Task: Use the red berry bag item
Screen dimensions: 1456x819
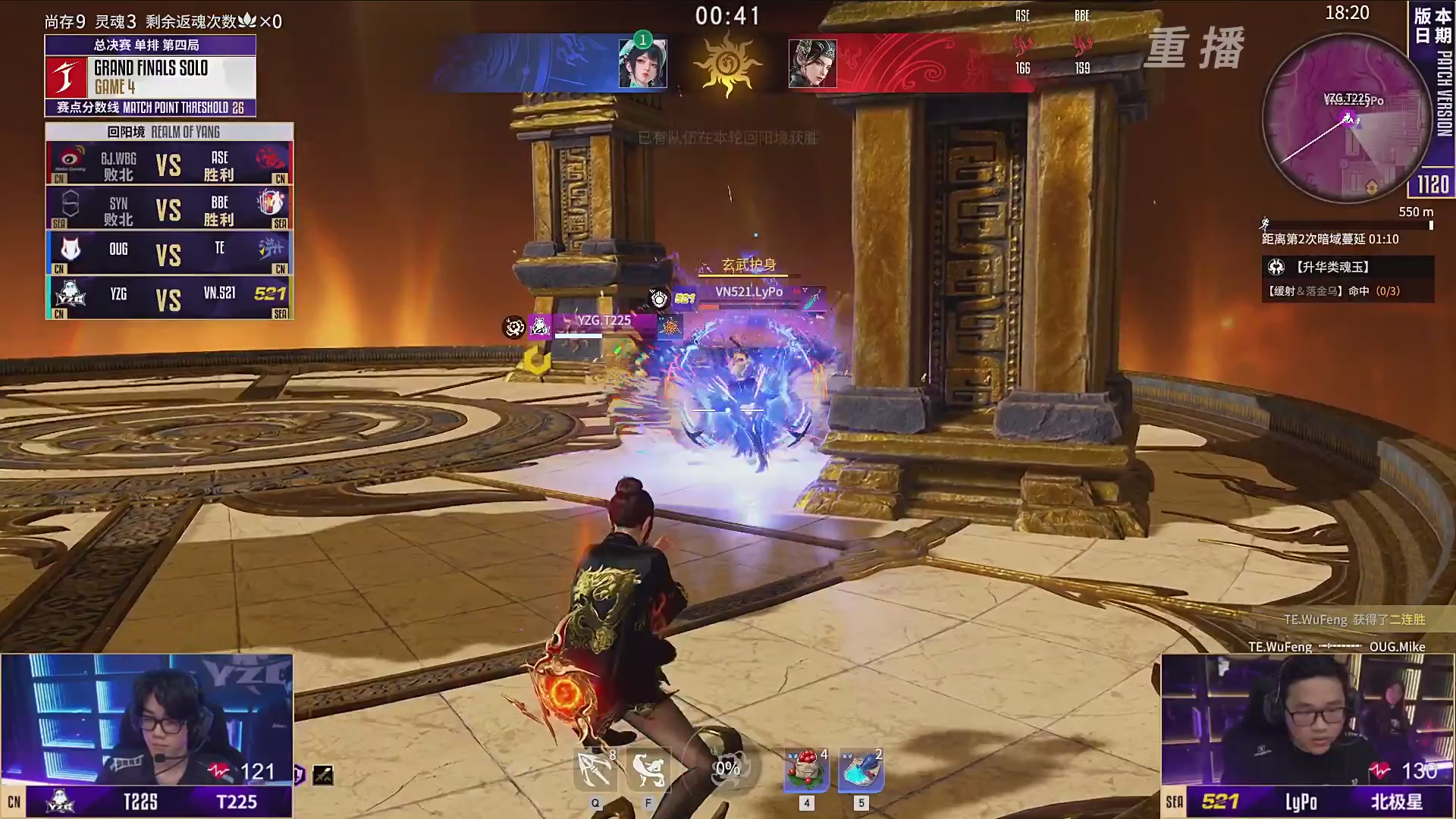Action: 806,770
